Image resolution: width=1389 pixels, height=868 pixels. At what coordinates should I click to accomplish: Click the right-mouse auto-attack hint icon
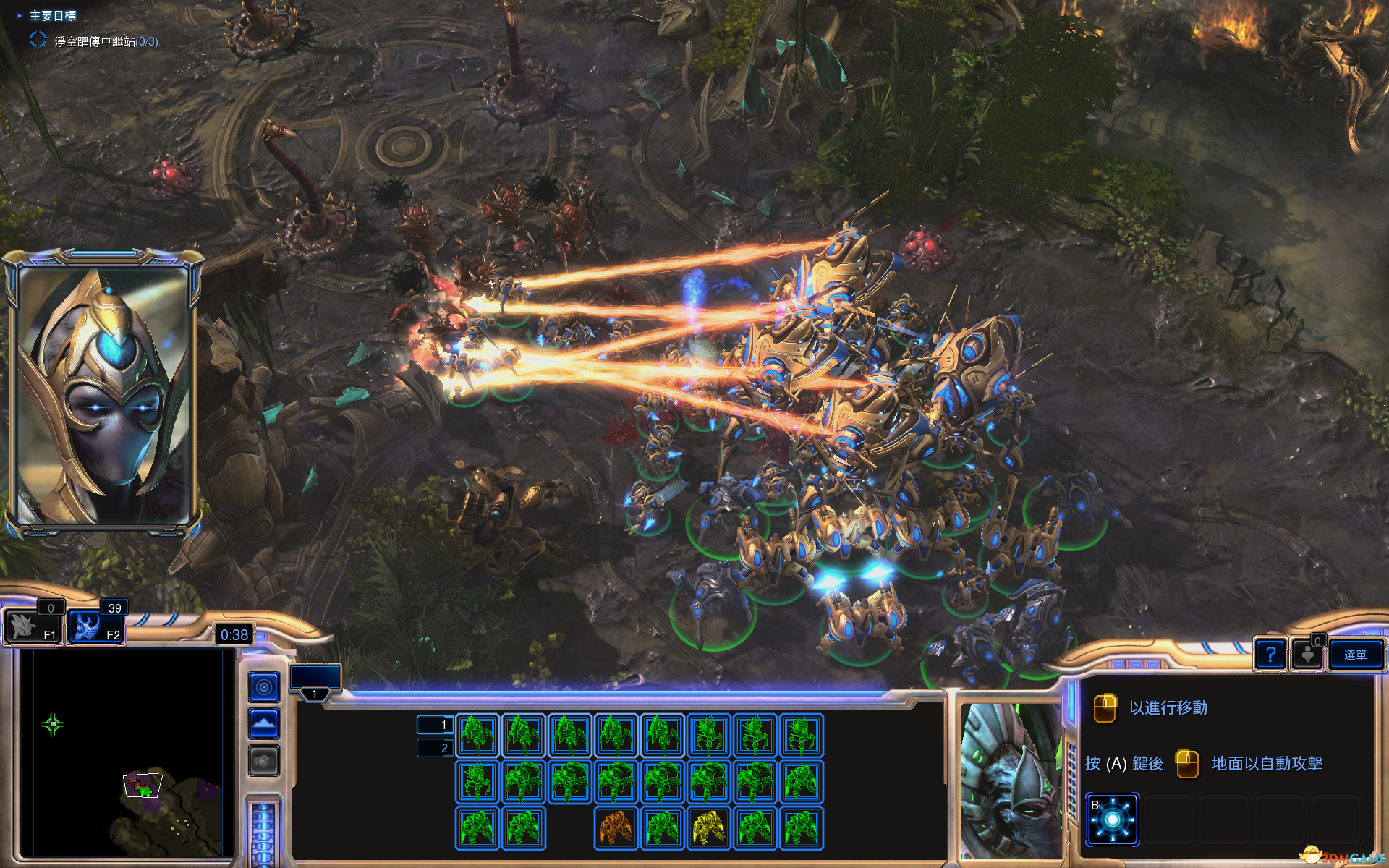point(1189,763)
